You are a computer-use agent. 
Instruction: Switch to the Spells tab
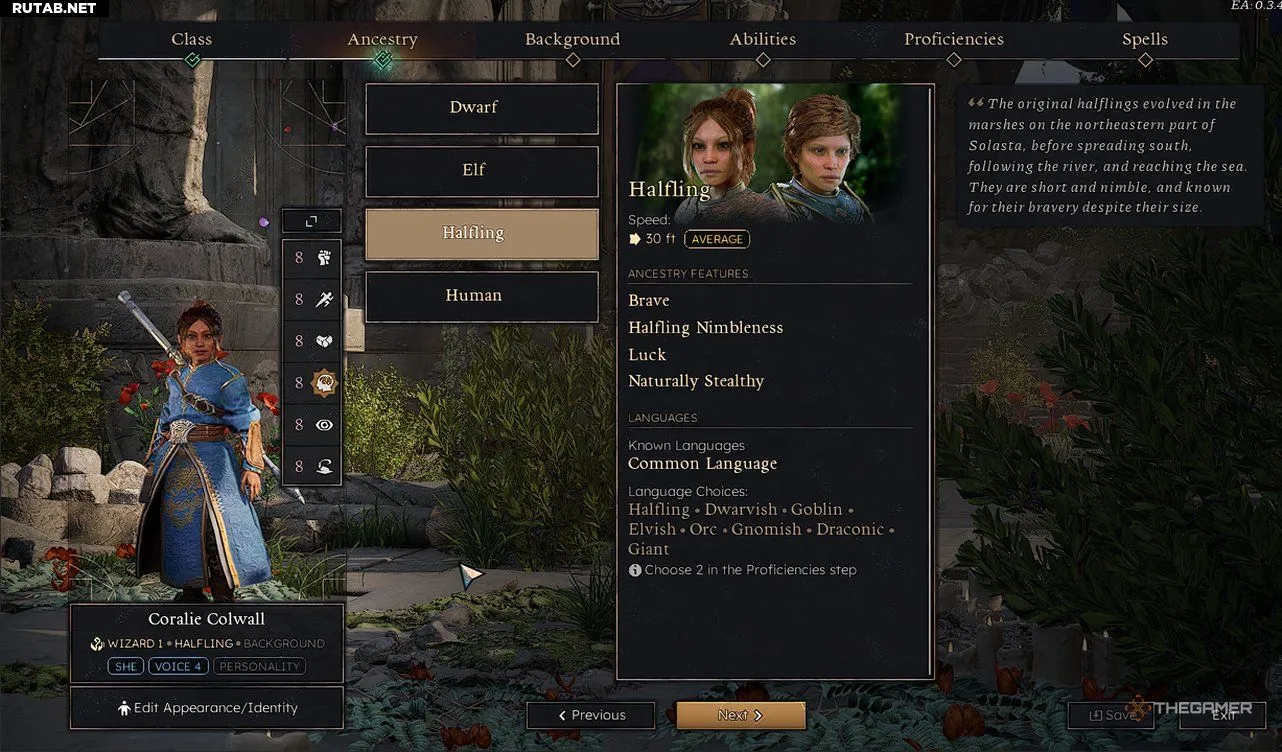(x=1144, y=40)
